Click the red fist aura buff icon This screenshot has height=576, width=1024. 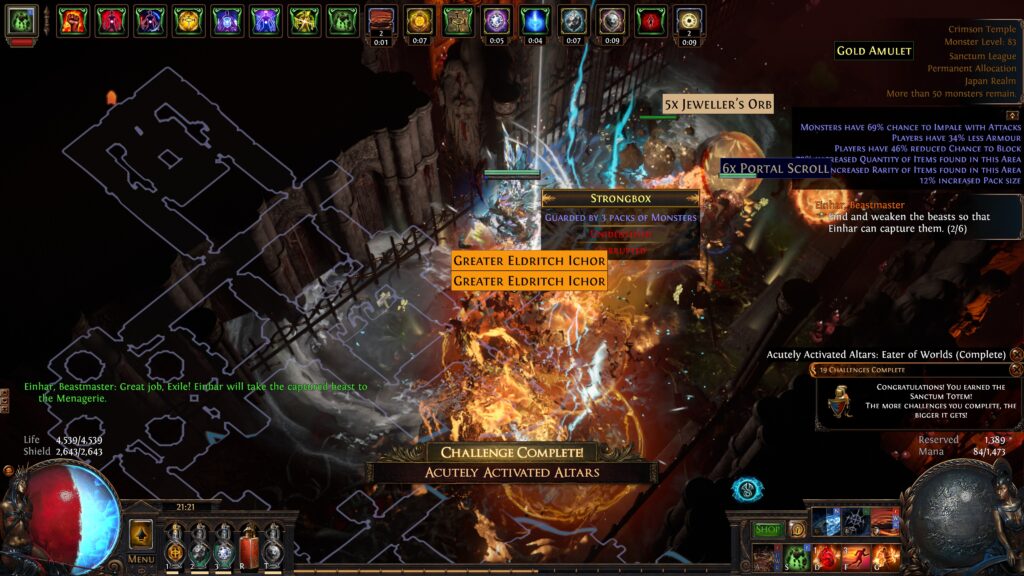[x=71, y=20]
